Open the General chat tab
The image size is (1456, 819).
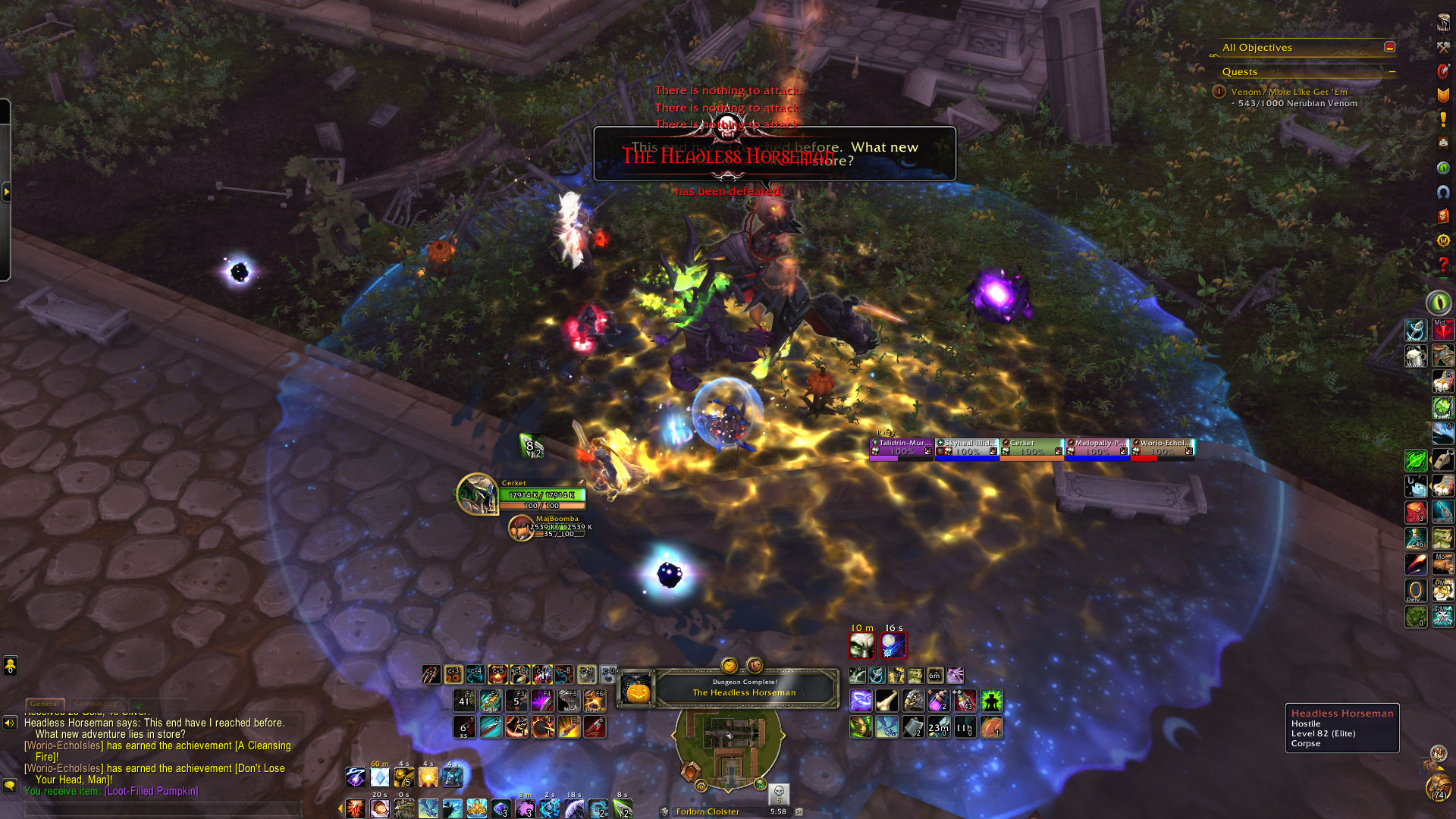pyautogui.click(x=45, y=704)
